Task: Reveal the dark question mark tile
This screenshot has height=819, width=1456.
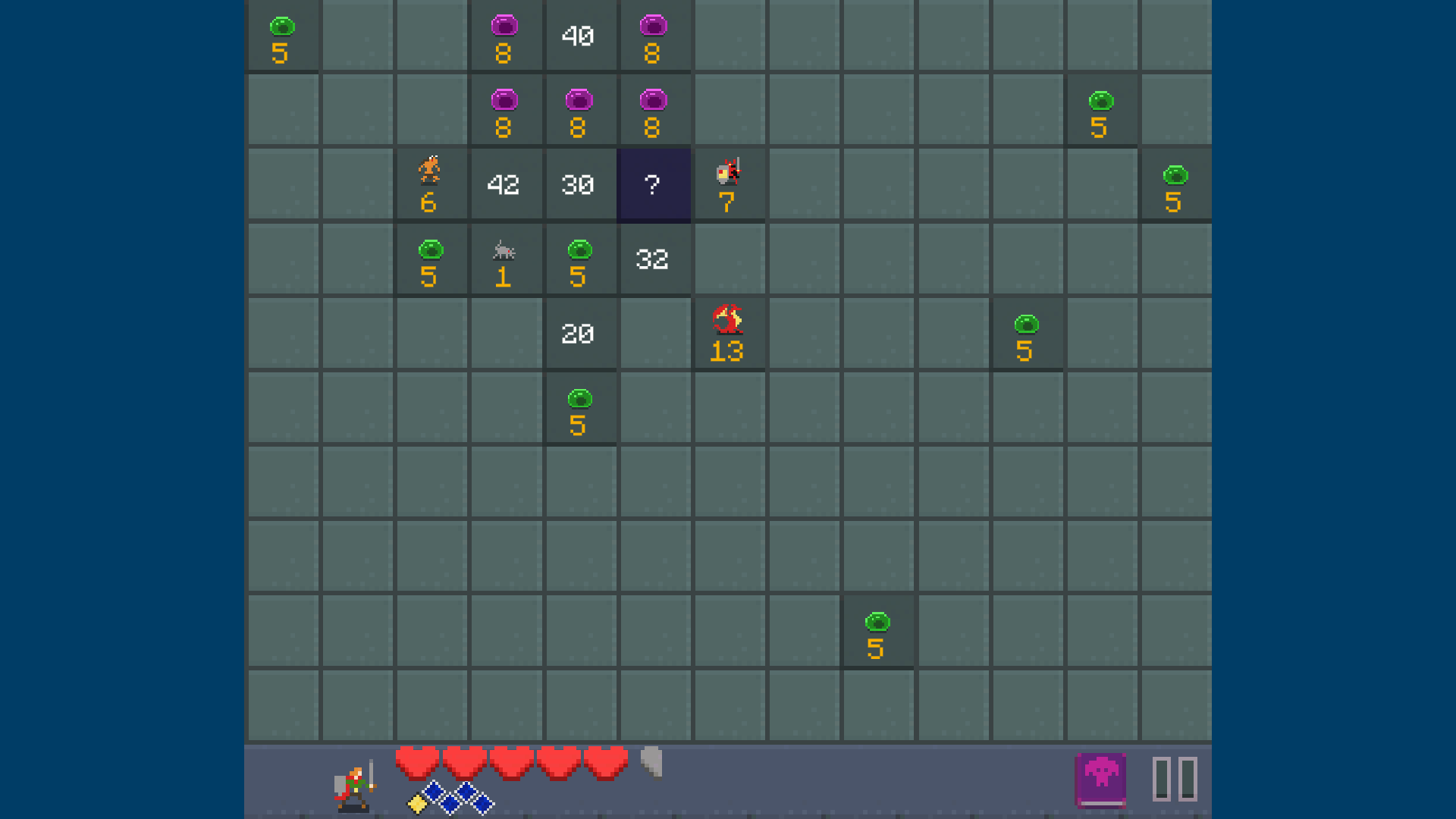Action: [x=654, y=184]
